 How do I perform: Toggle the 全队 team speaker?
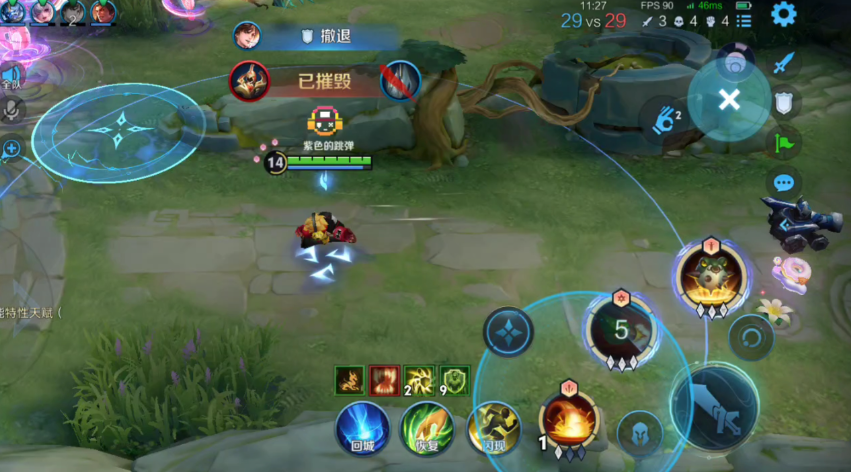pos(11,75)
